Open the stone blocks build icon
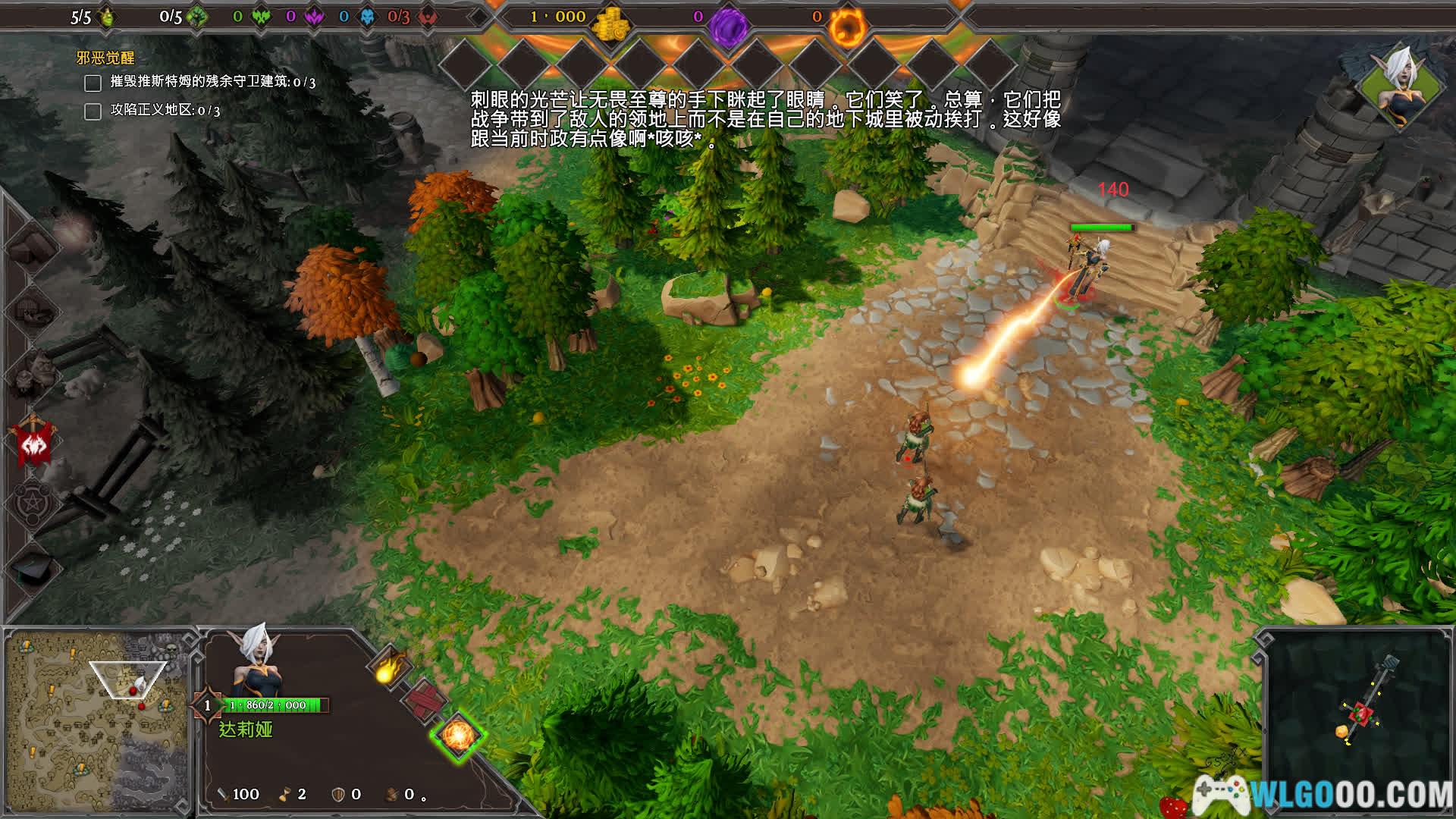The height and width of the screenshot is (819, 1456). (x=32, y=246)
